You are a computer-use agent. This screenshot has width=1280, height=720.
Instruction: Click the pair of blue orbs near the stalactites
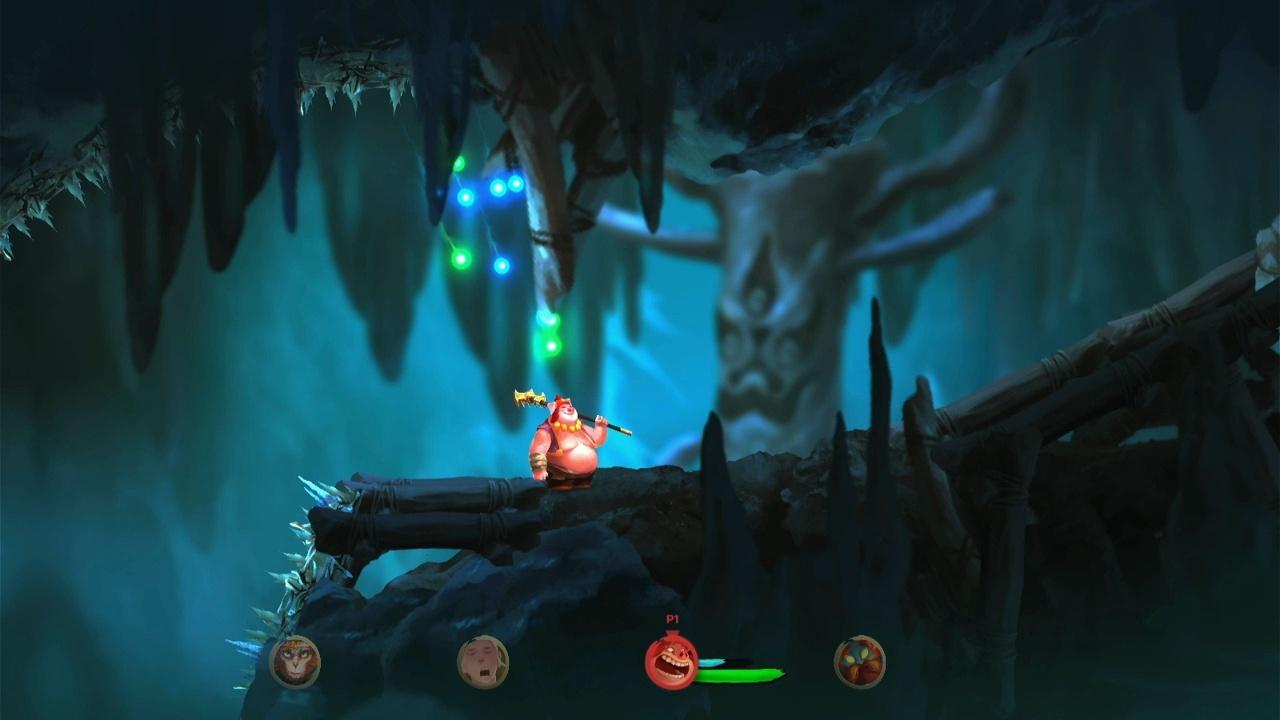click(506, 186)
